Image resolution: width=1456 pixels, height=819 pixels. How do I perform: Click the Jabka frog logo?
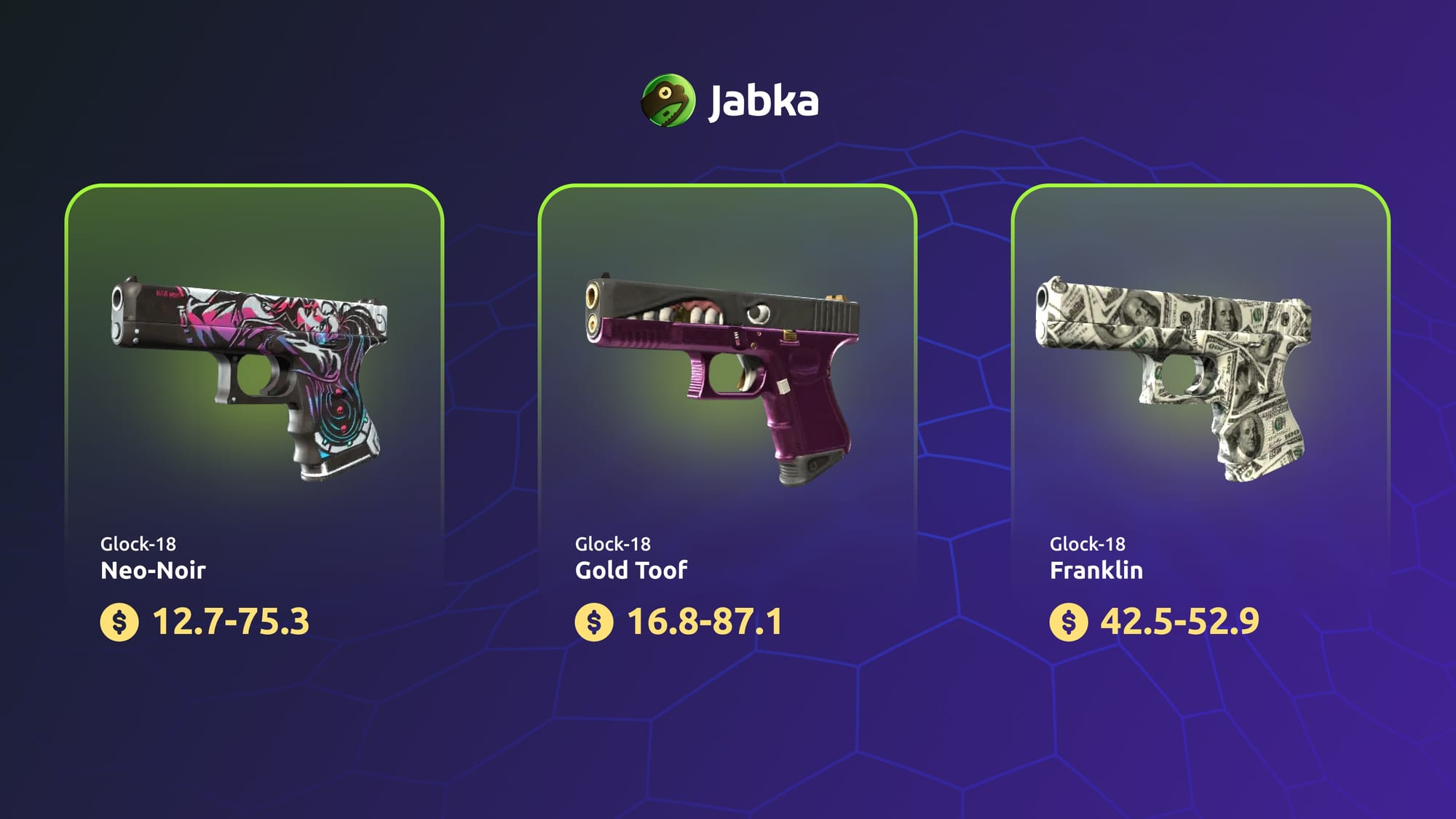668,100
